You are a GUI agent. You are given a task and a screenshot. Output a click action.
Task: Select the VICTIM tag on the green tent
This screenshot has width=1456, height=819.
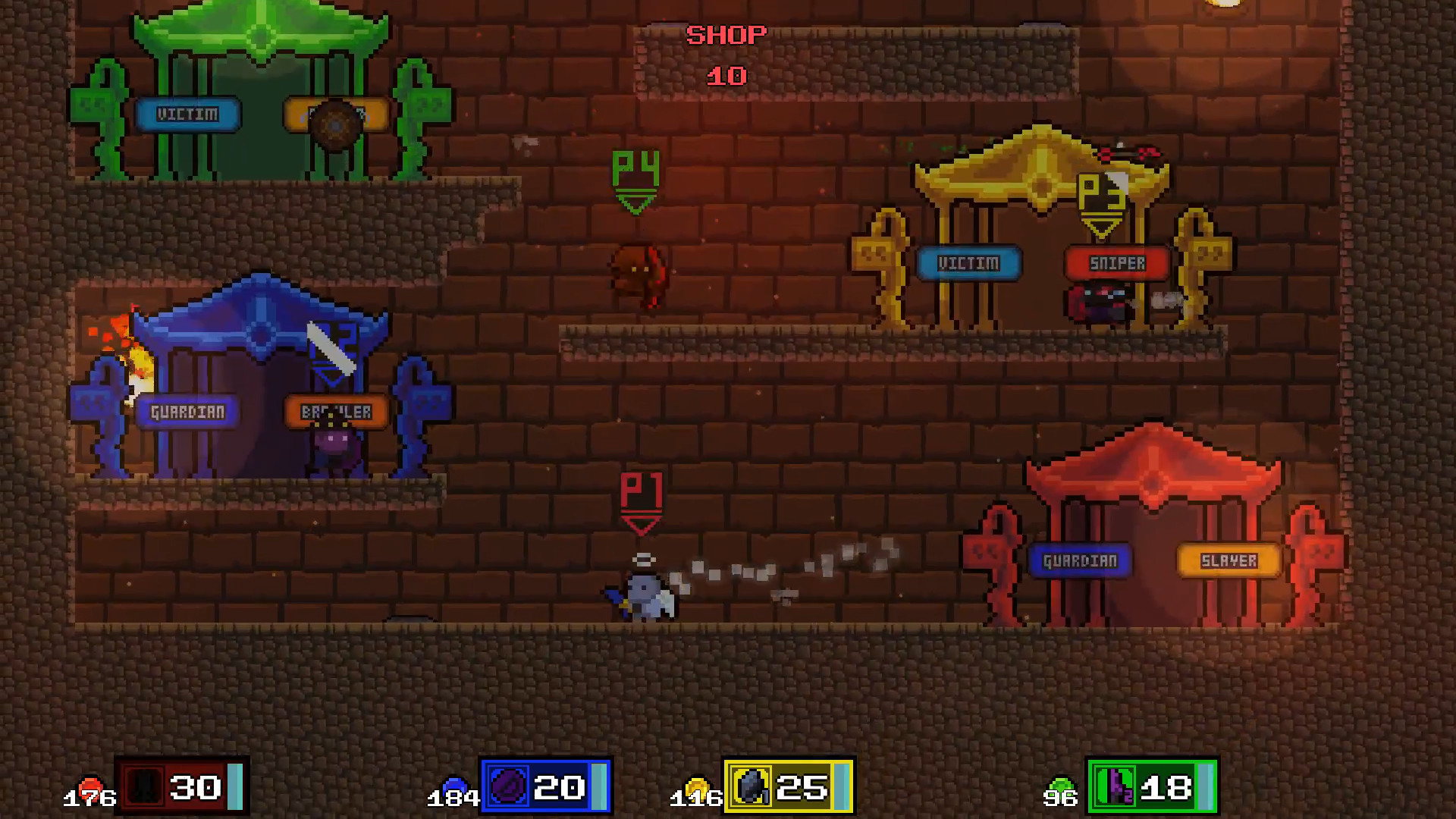click(x=189, y=115)
